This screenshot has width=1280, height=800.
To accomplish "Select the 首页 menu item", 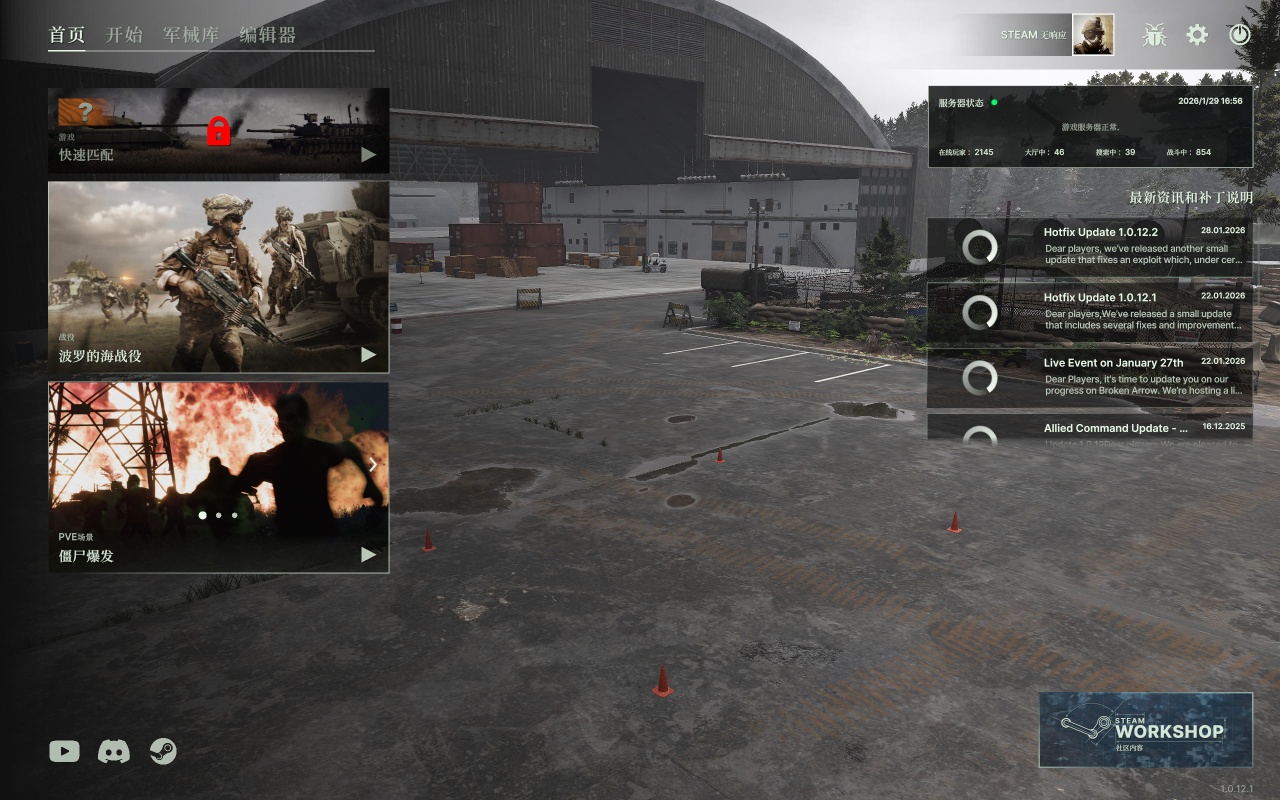I will click(x=66, y=34).
